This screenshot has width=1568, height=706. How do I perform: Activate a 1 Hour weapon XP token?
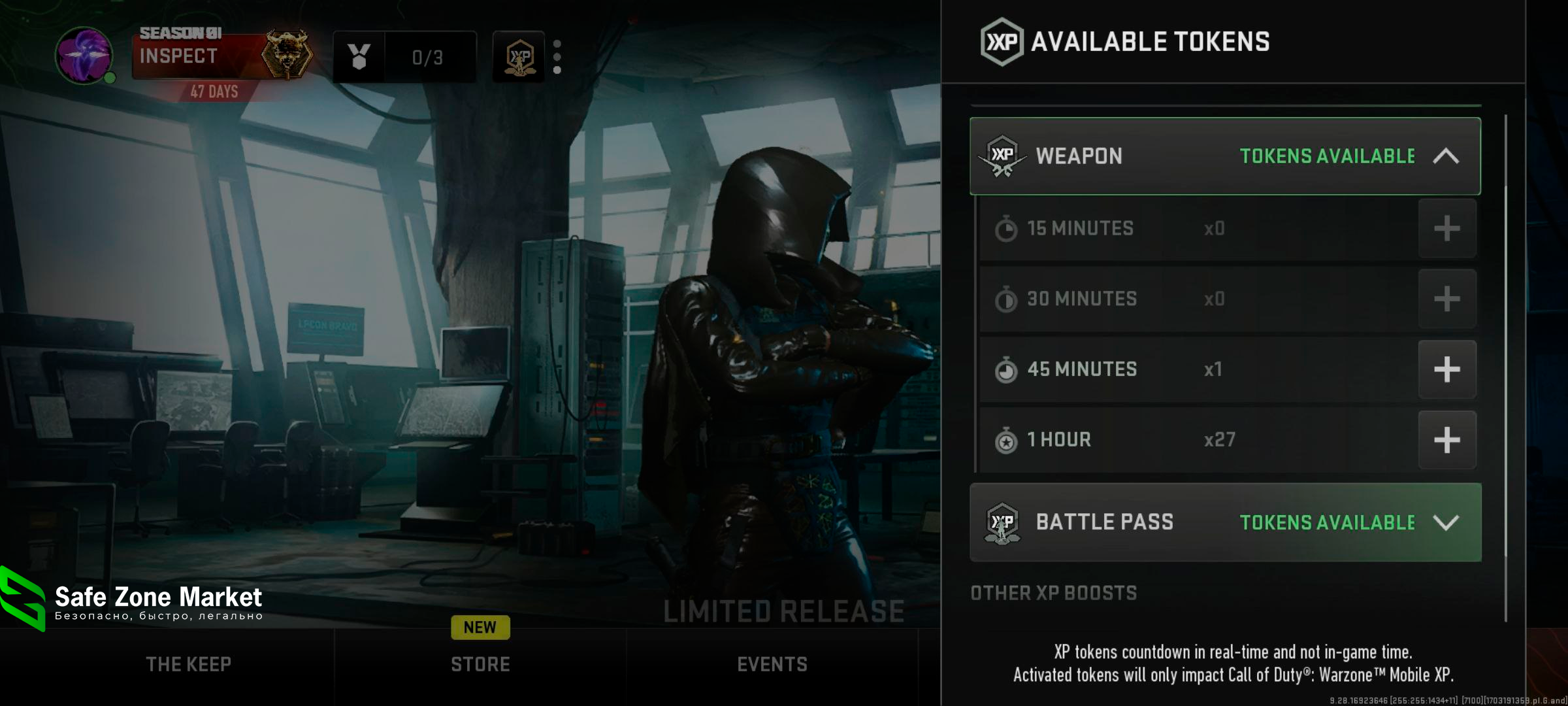point(1446,440)
